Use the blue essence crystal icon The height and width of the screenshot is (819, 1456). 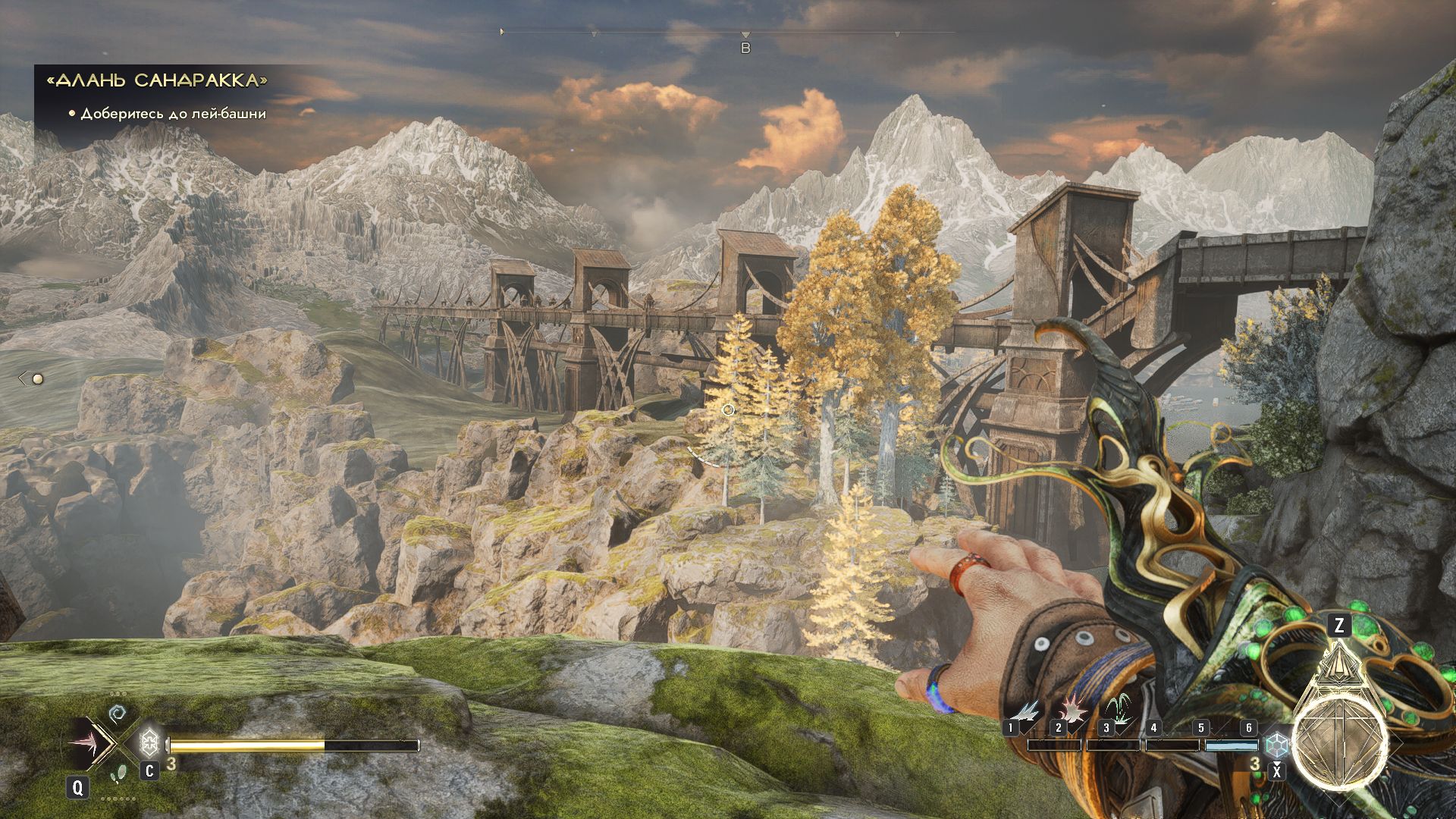1277,743
